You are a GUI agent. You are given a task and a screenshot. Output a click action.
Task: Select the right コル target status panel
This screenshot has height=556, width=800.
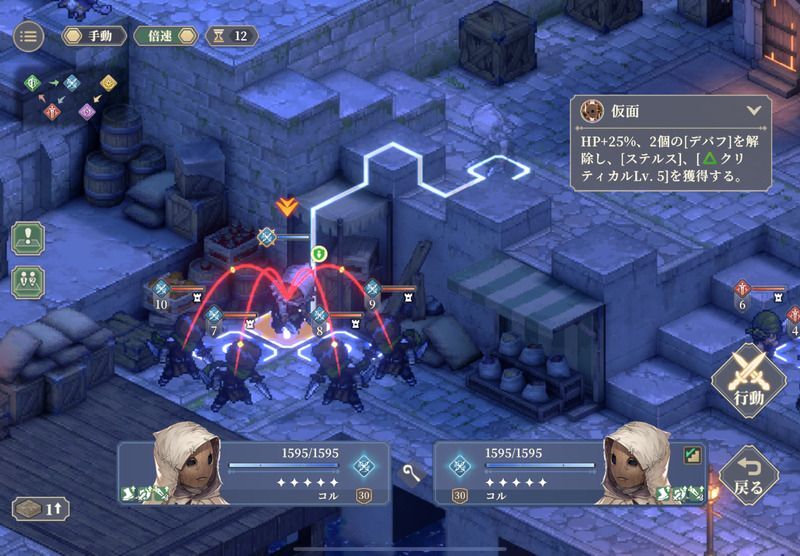click(x=570, y=472)
